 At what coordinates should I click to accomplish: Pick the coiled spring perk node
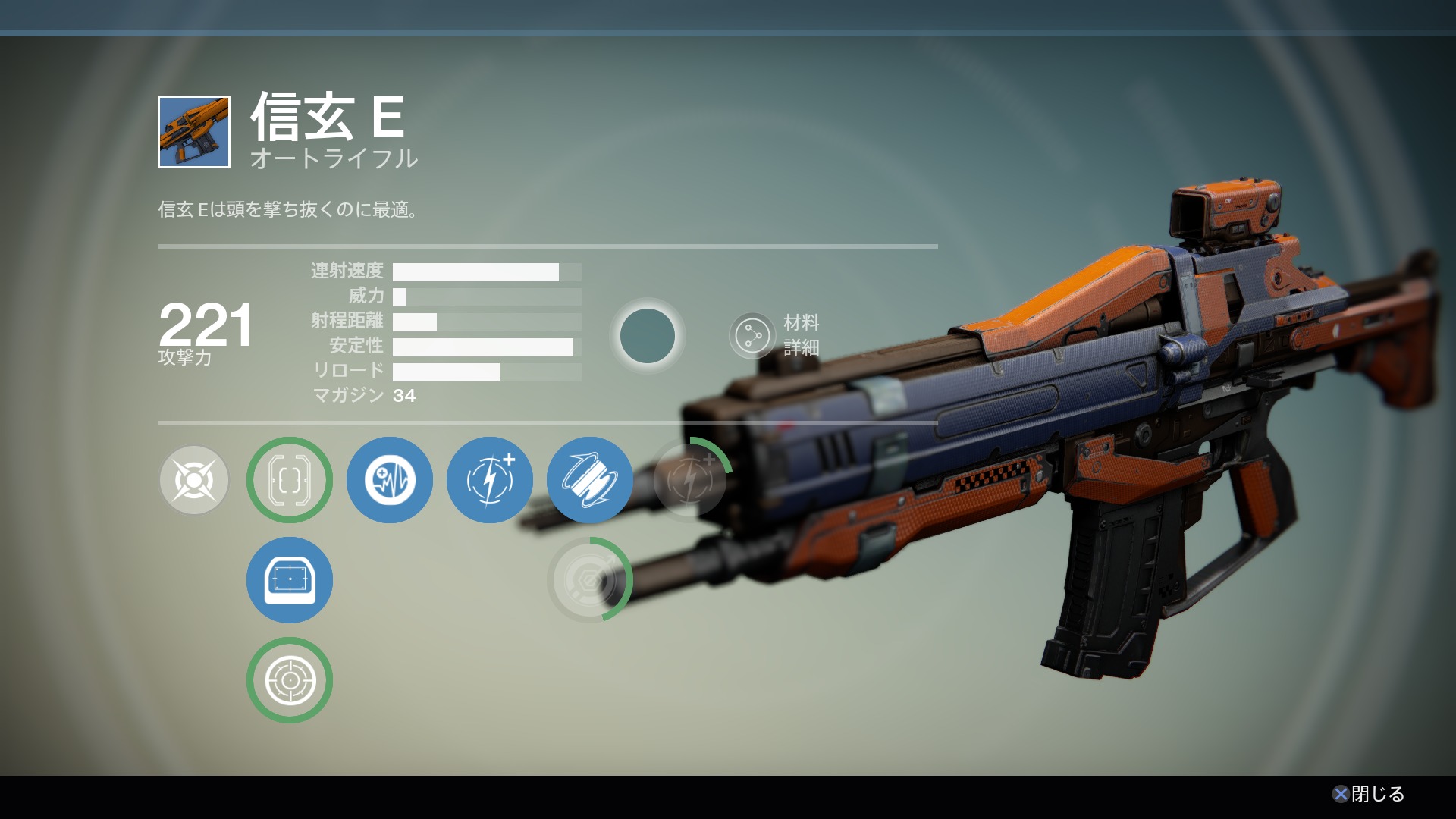click(x=590, y=480)
